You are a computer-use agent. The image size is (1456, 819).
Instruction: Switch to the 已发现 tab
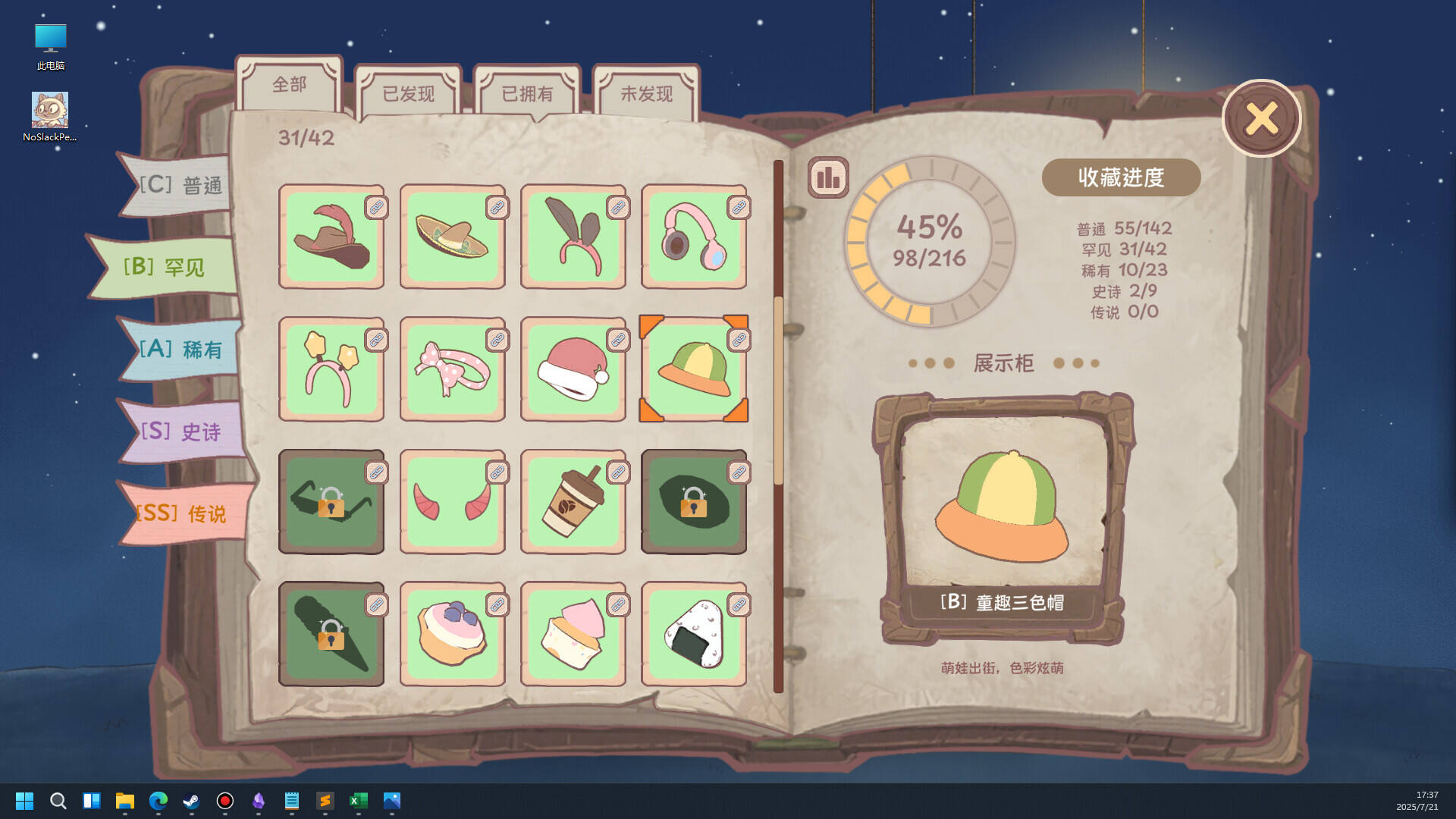tap(407, 91)
